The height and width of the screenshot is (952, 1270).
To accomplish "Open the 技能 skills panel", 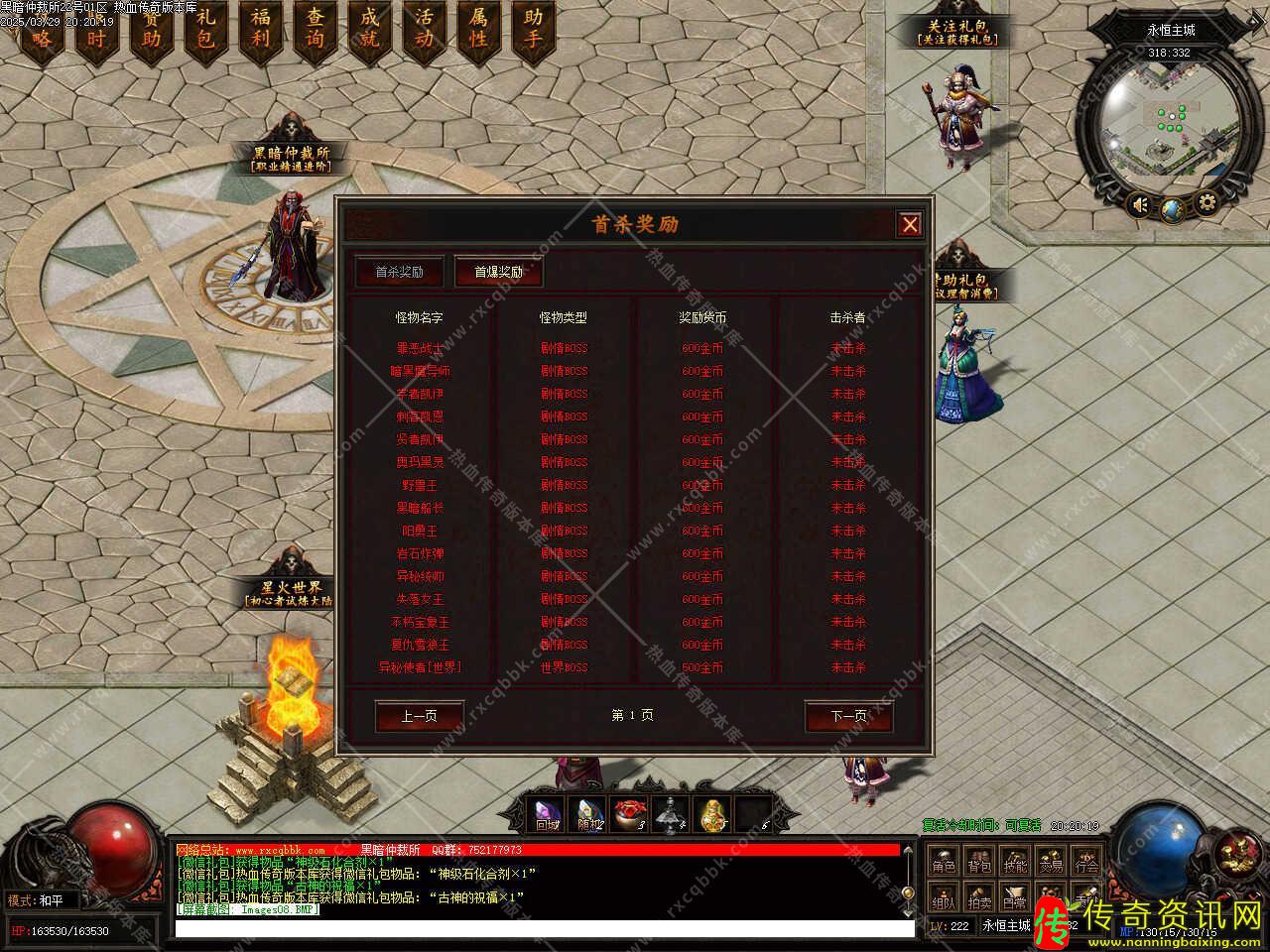I will (1014, 863).
